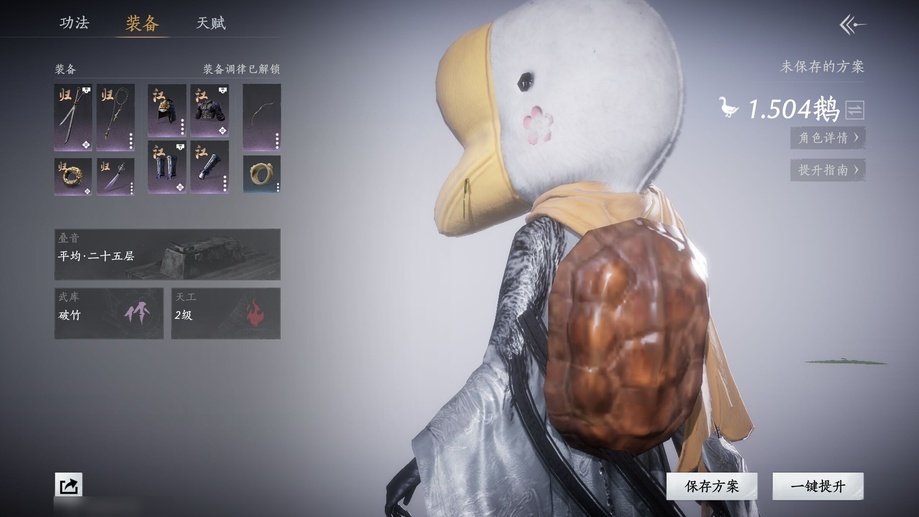Choose the leg greaves slot
Viewport: 919px width, 517px height.
click(167, 167)
